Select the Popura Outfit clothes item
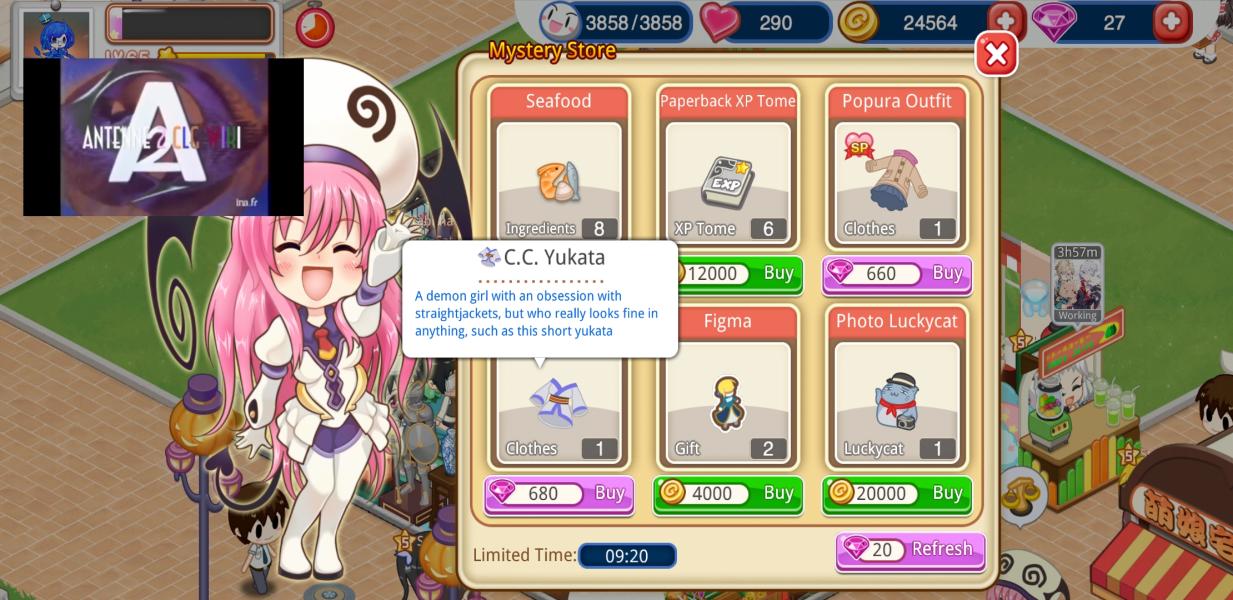Image resolution: width=1233 pixels, height=600 pixels. pyautogui.click(x=896, y=182)
